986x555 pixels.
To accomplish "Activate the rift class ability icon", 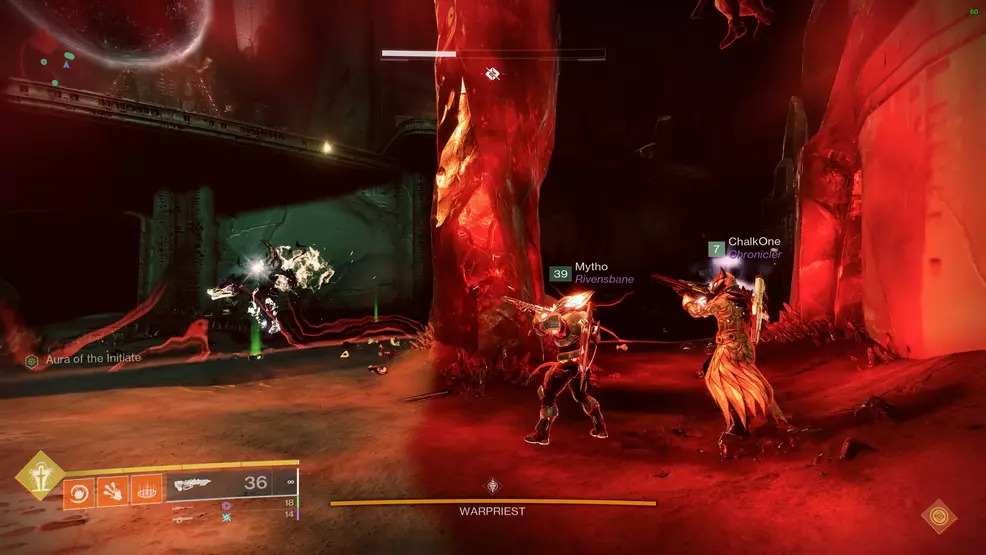I will pos(146,490).
